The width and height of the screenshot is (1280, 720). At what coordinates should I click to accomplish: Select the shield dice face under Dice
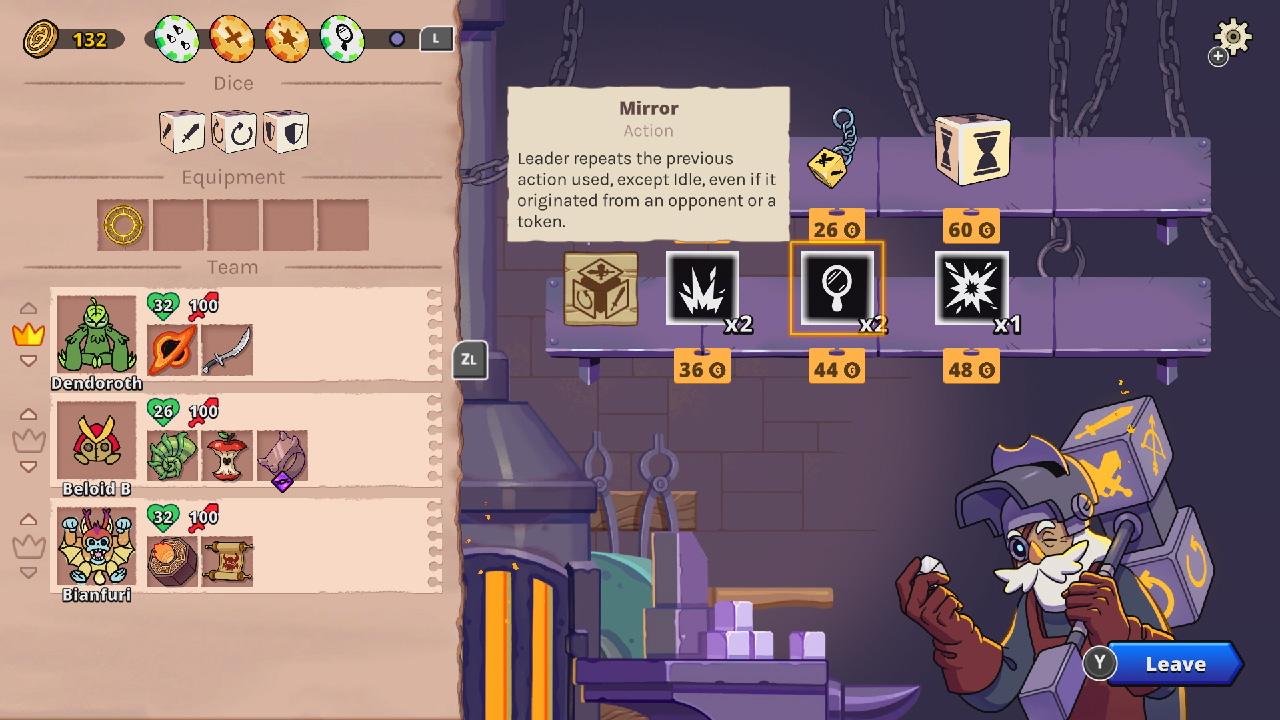point(286,131)
